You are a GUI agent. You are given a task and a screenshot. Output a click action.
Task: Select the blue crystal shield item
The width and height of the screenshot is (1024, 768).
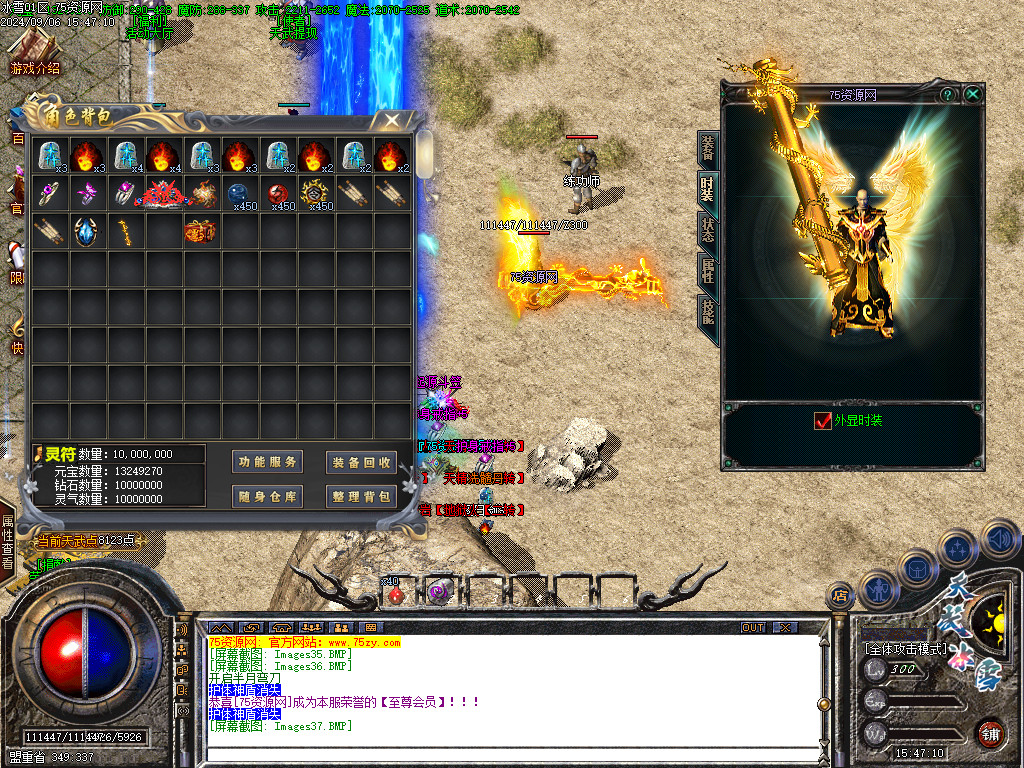coord(87,231)
